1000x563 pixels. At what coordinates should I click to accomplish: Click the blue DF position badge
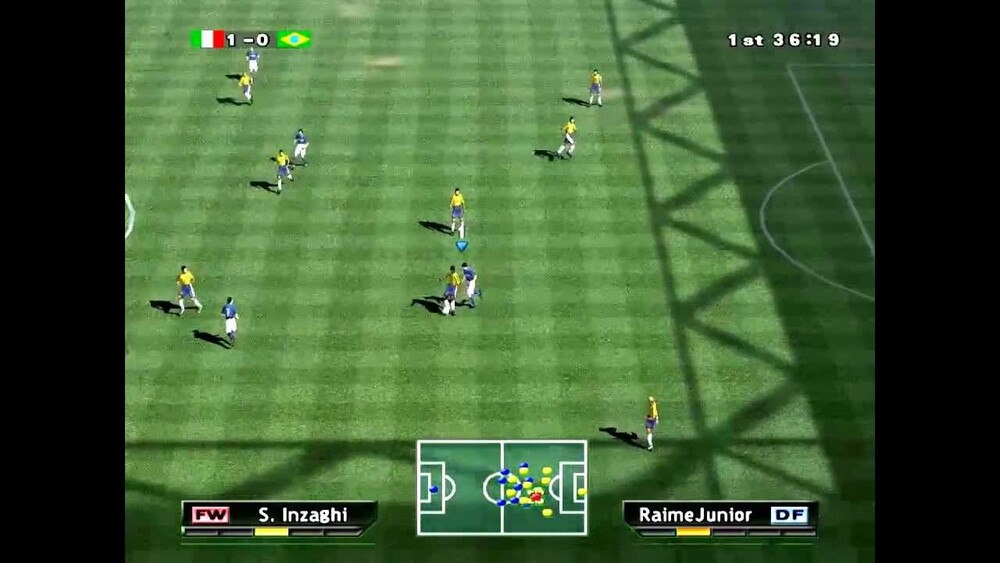tap(788, 515)
